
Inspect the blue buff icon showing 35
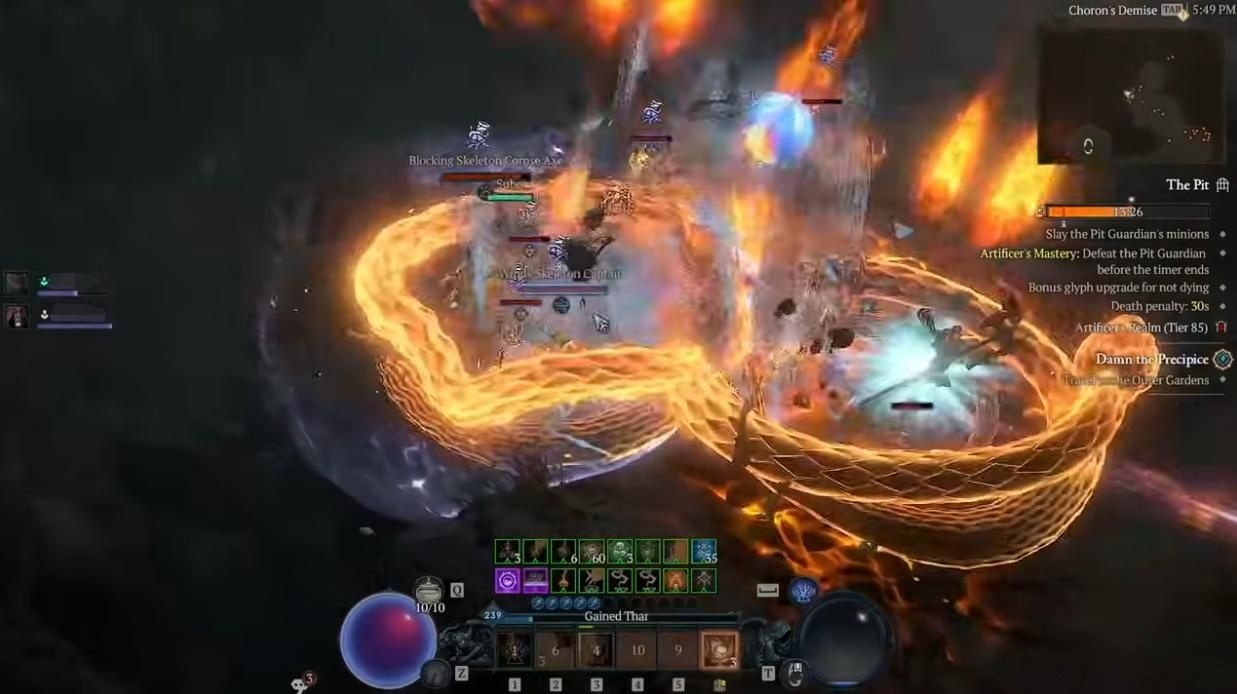tap(703, 552)
